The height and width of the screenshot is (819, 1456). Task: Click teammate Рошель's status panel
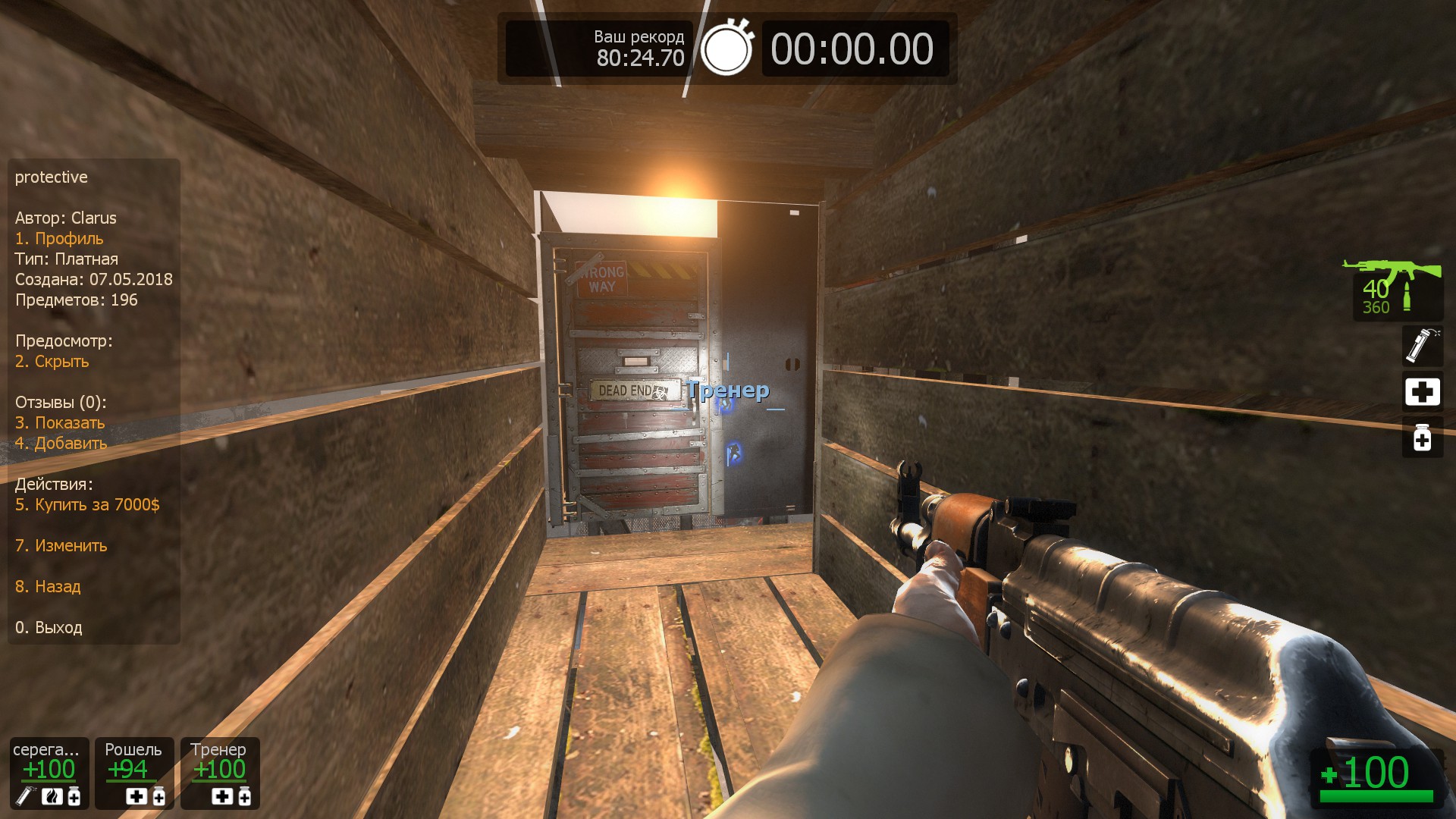click(134, 773)
